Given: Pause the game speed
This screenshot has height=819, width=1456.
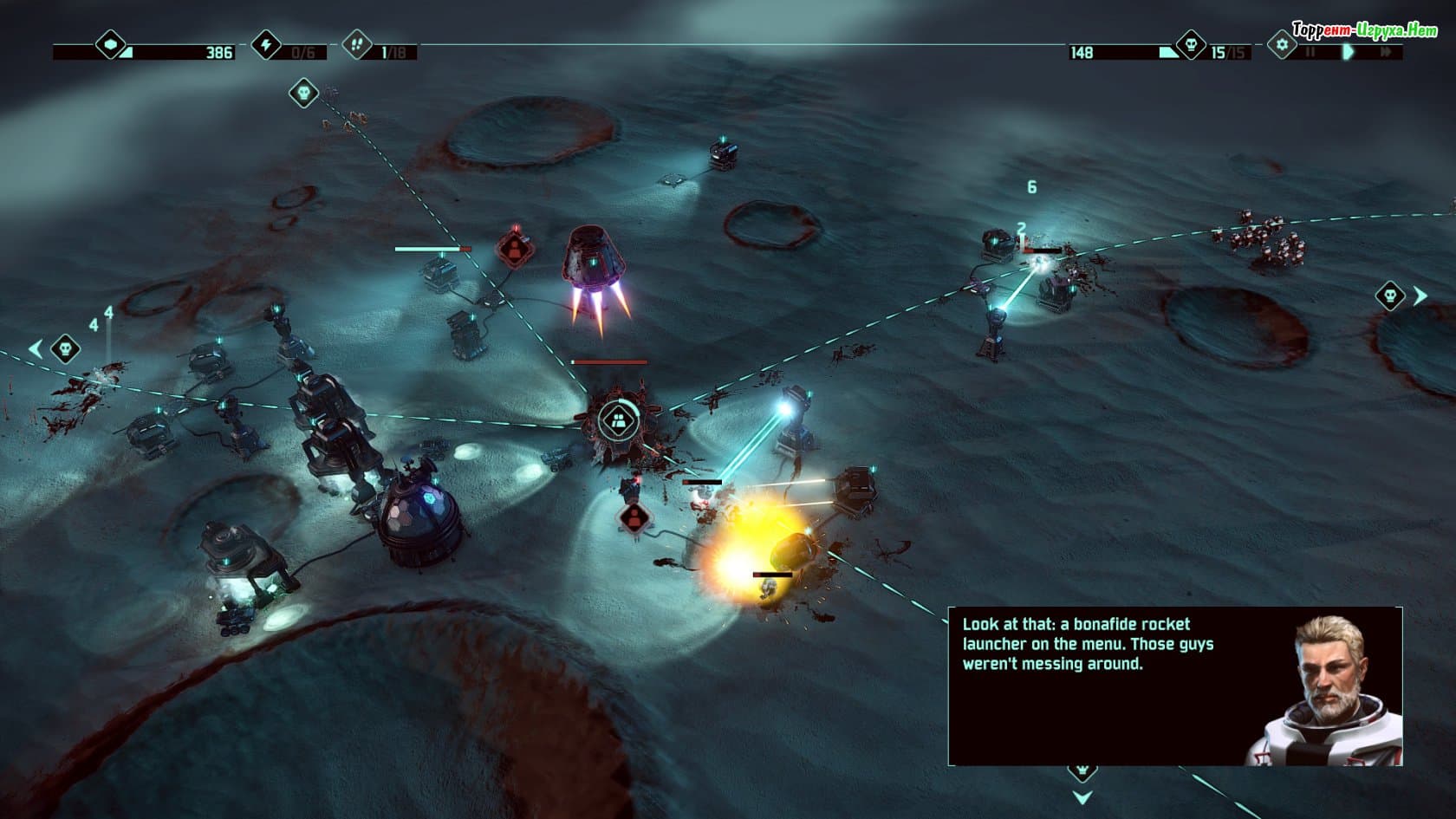Looking at the screenshot, I should click(1310, 52).
